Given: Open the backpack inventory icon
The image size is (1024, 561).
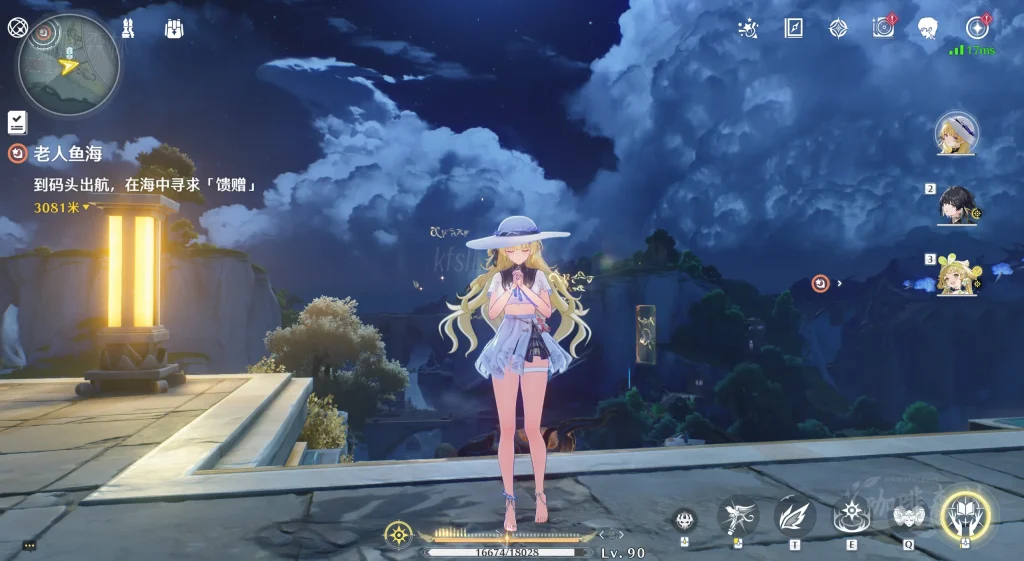Looking at the screenshot, I should (x=174, y=28).
